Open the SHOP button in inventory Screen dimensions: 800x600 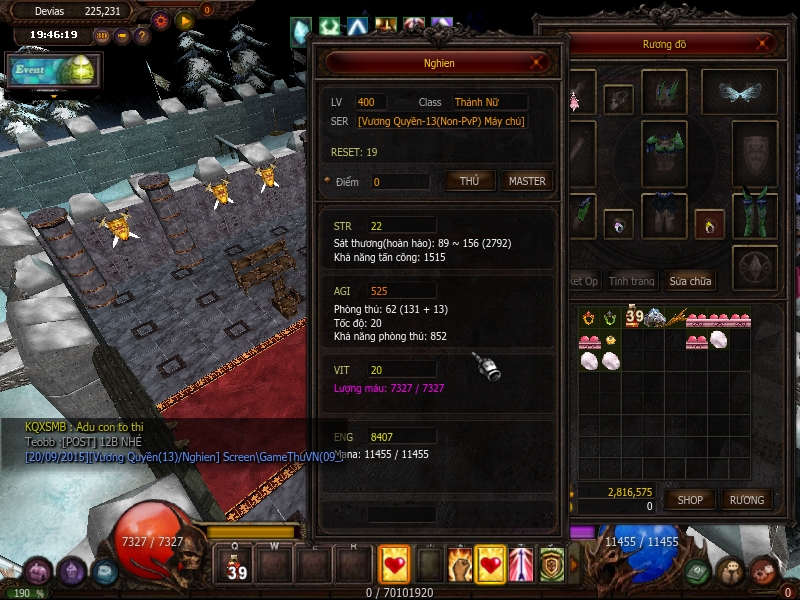(x=691, y=499)
